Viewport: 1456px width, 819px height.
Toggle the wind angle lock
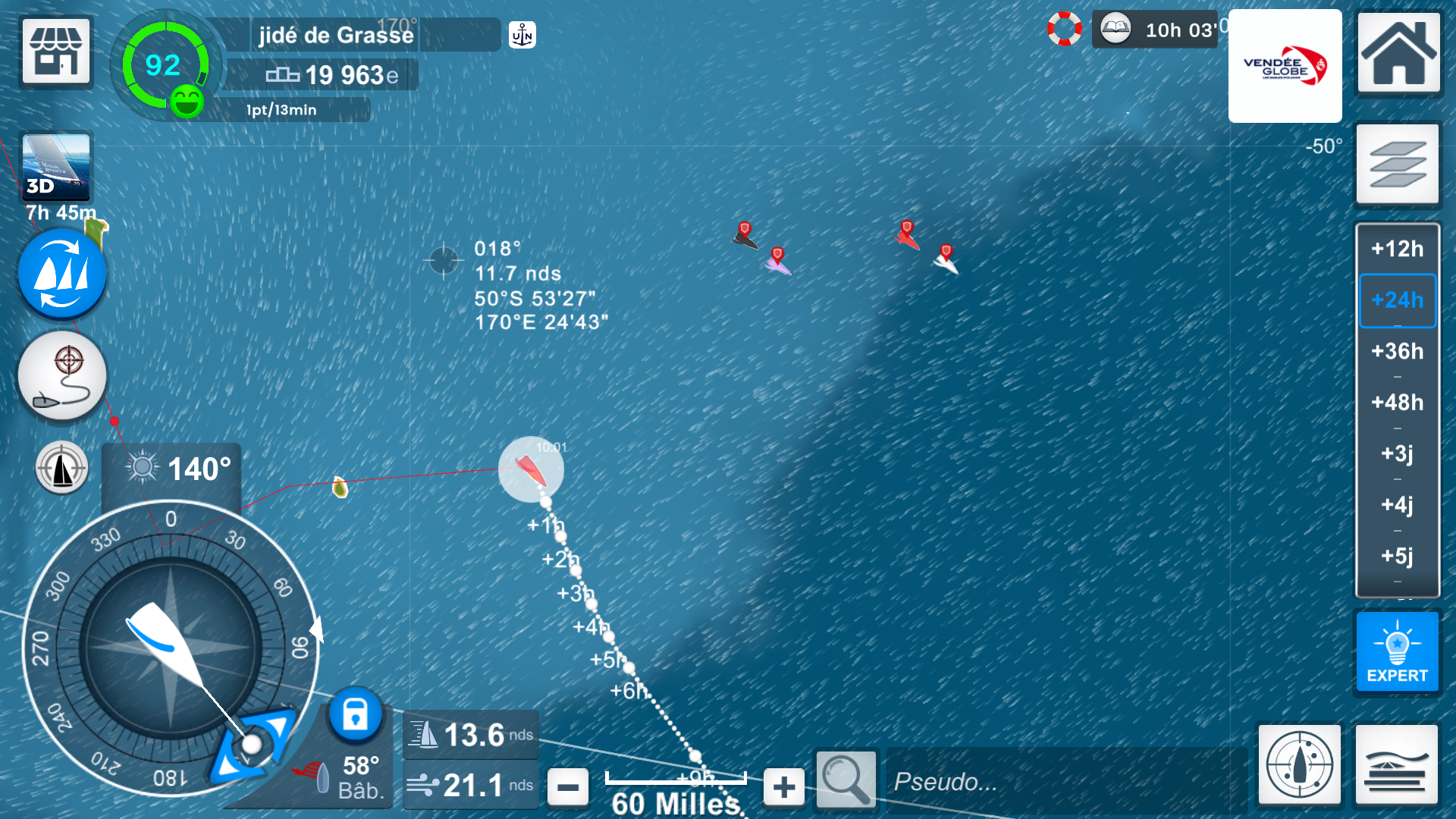pos(355,714)
